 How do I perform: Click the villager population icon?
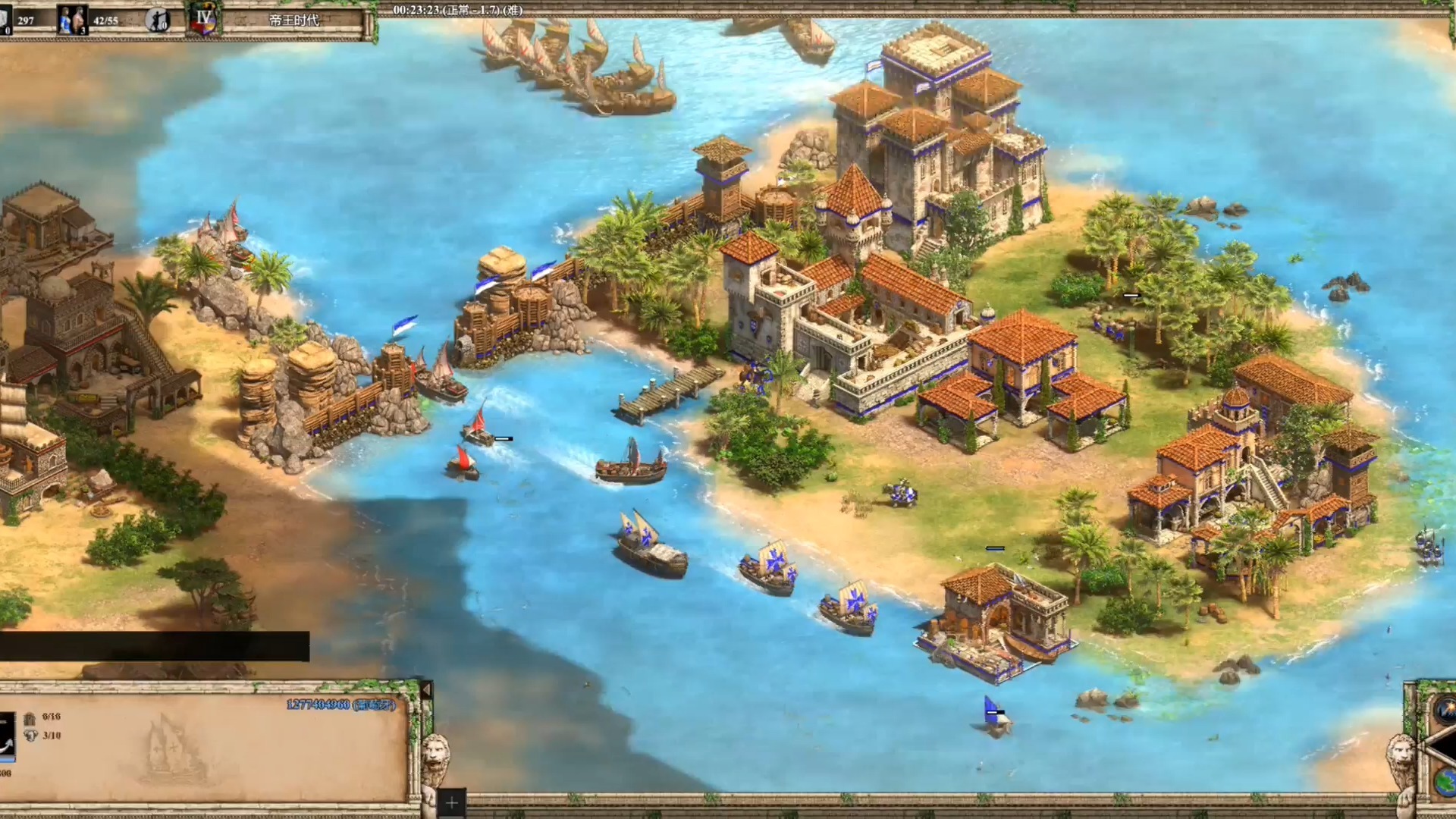73,20
